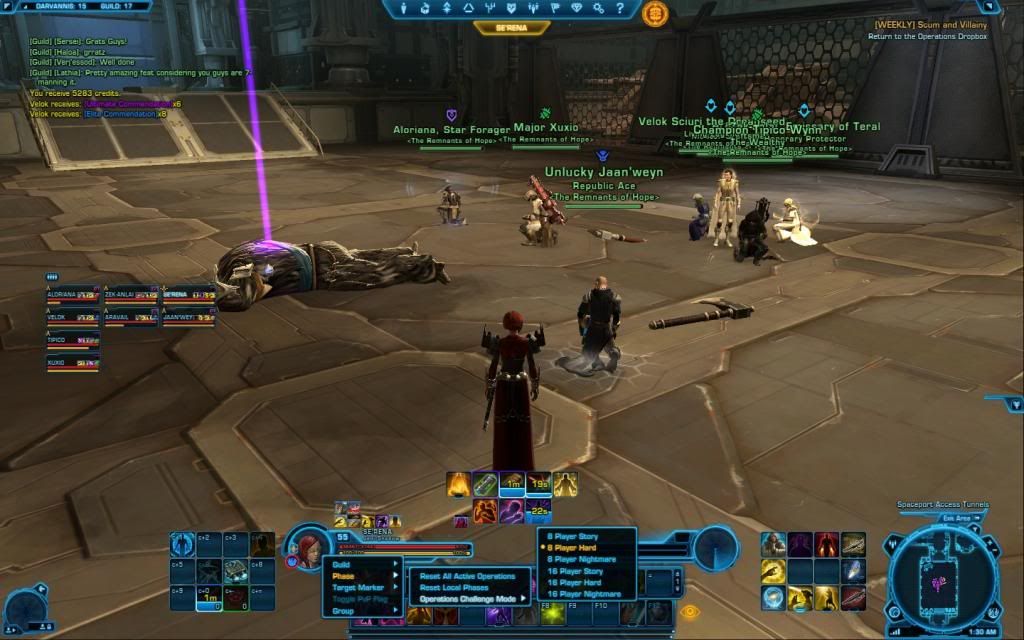Expand the Target Marker submenu

click(358, 587)
